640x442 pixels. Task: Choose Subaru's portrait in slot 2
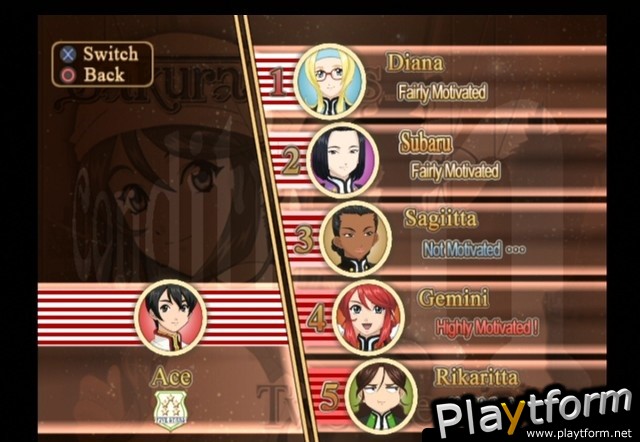[x=344, y=159]
